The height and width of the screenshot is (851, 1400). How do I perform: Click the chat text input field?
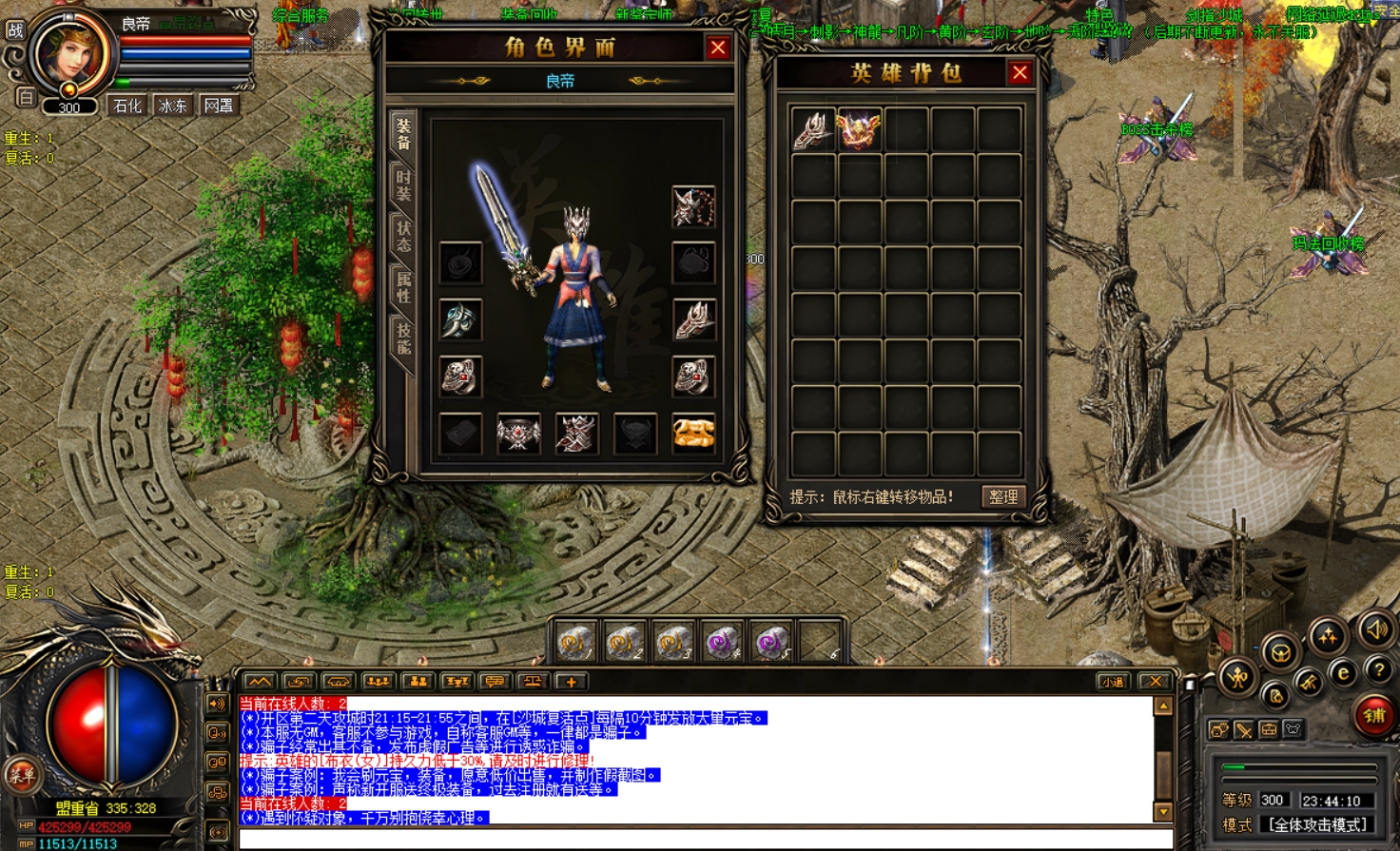click(704, 838)
